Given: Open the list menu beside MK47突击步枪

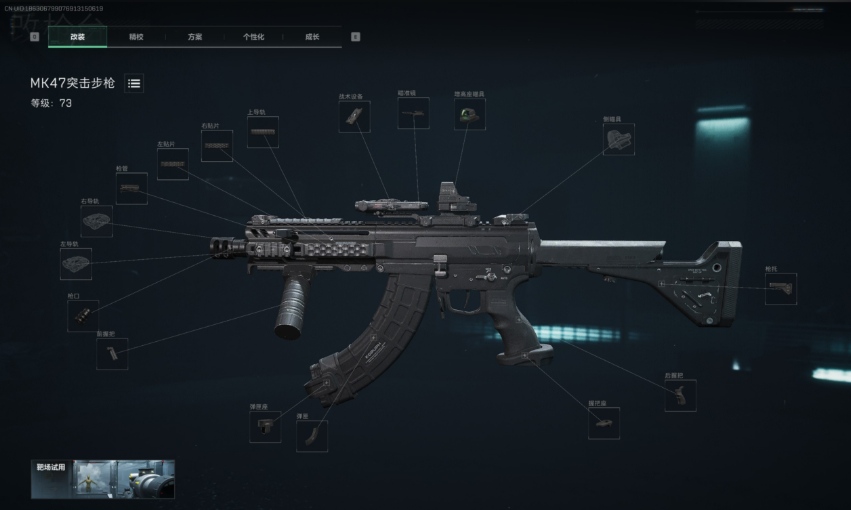Looking at the screenshot, I should (x=134, y=83).
